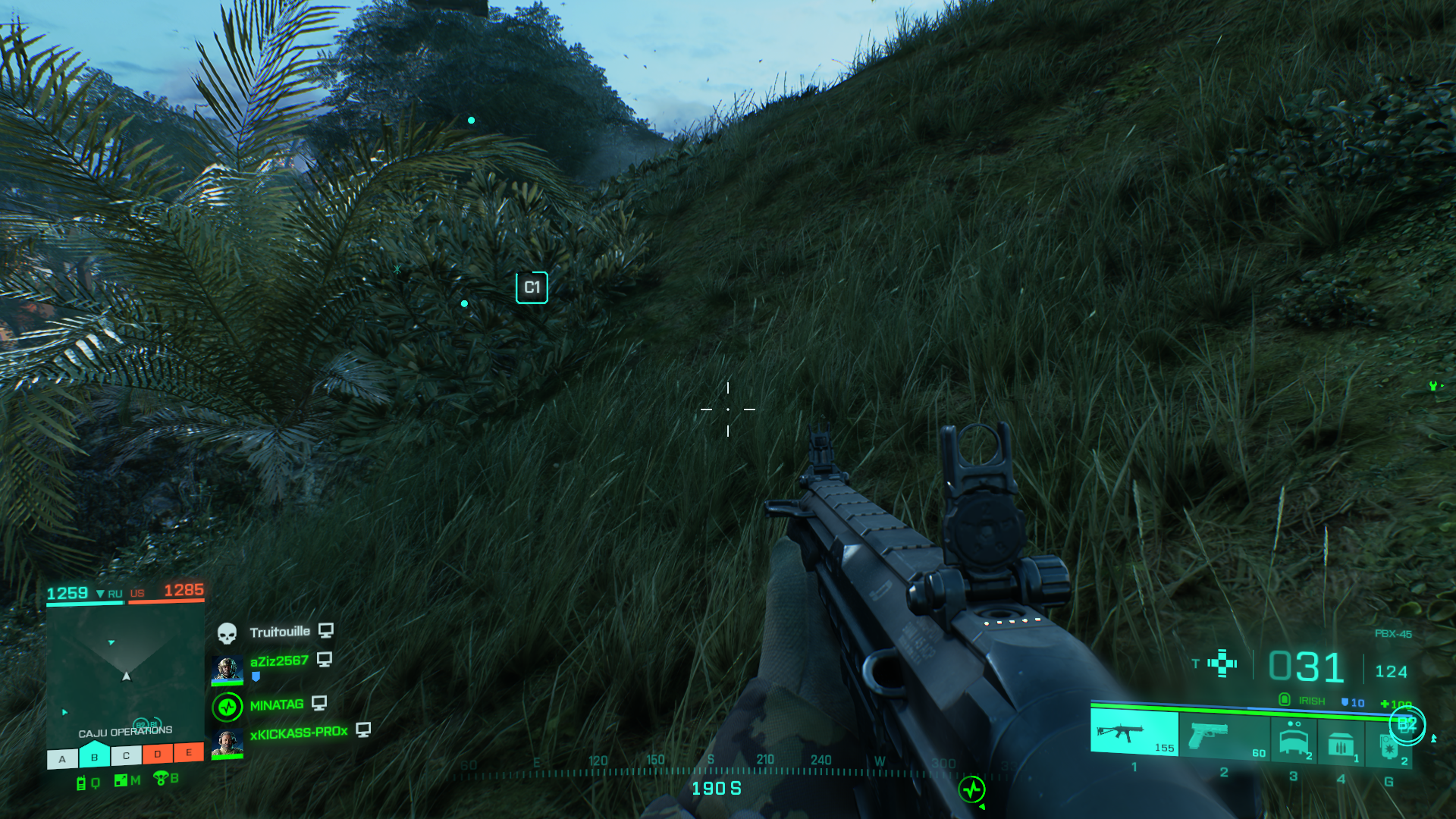
Task: Click the plus-shaped attachment menu icon
Action: [1222, 663]
